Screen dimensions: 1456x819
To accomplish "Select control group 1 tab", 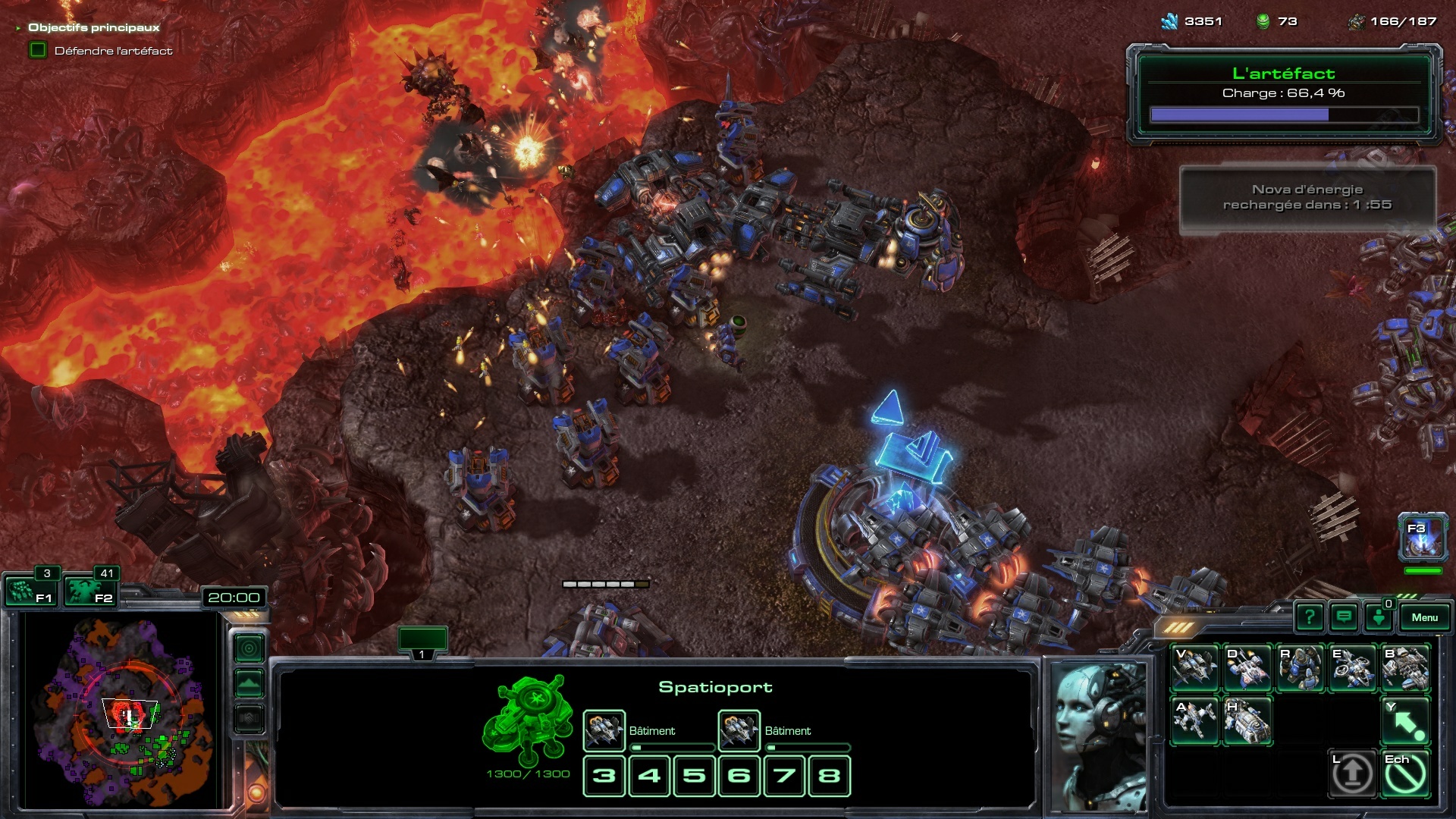I will click(422, 641).
